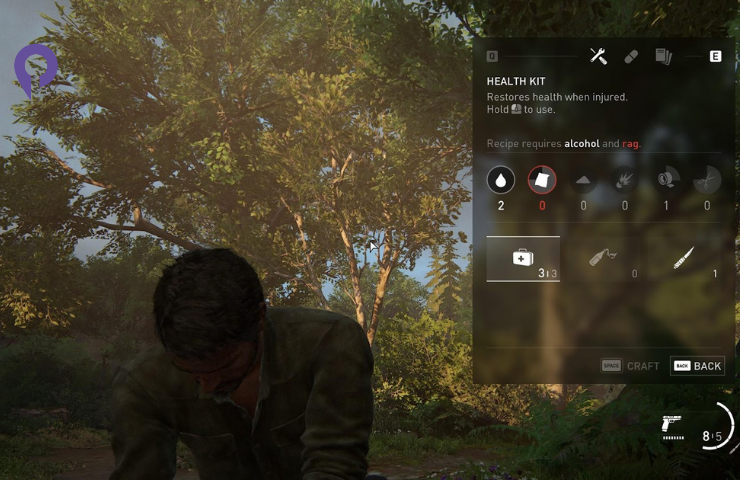
Task: Click the alcohol droplet ingredient icon
Action: coord(501,180)
